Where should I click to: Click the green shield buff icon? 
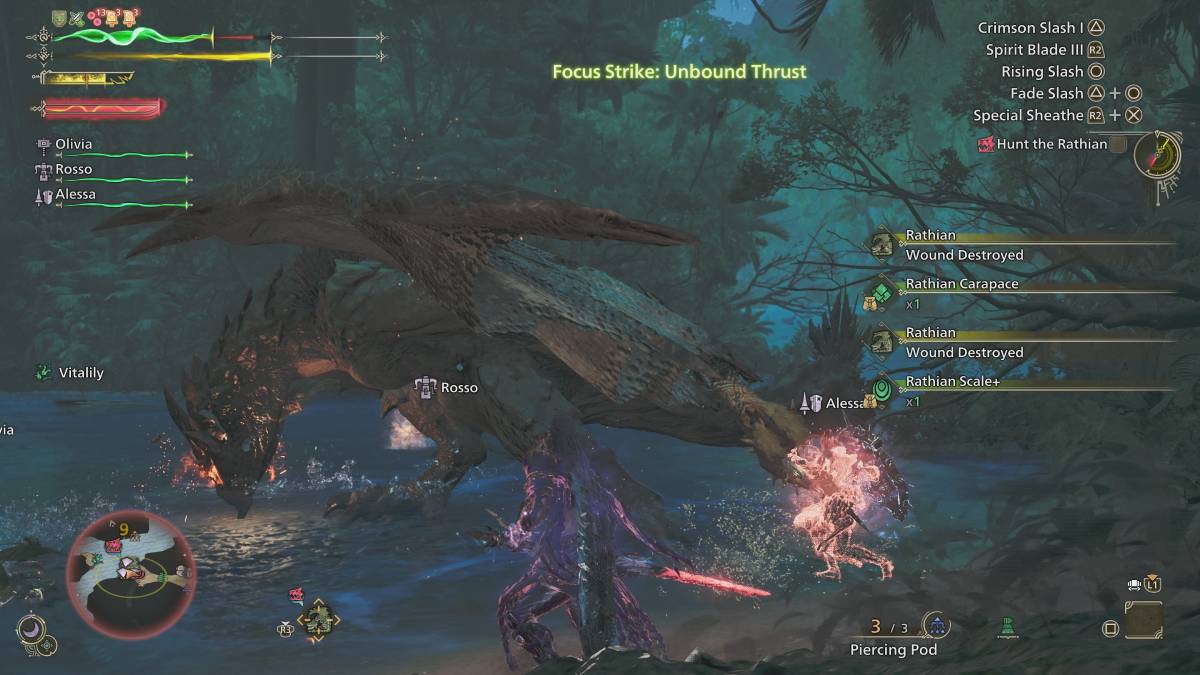pos(59,17)
